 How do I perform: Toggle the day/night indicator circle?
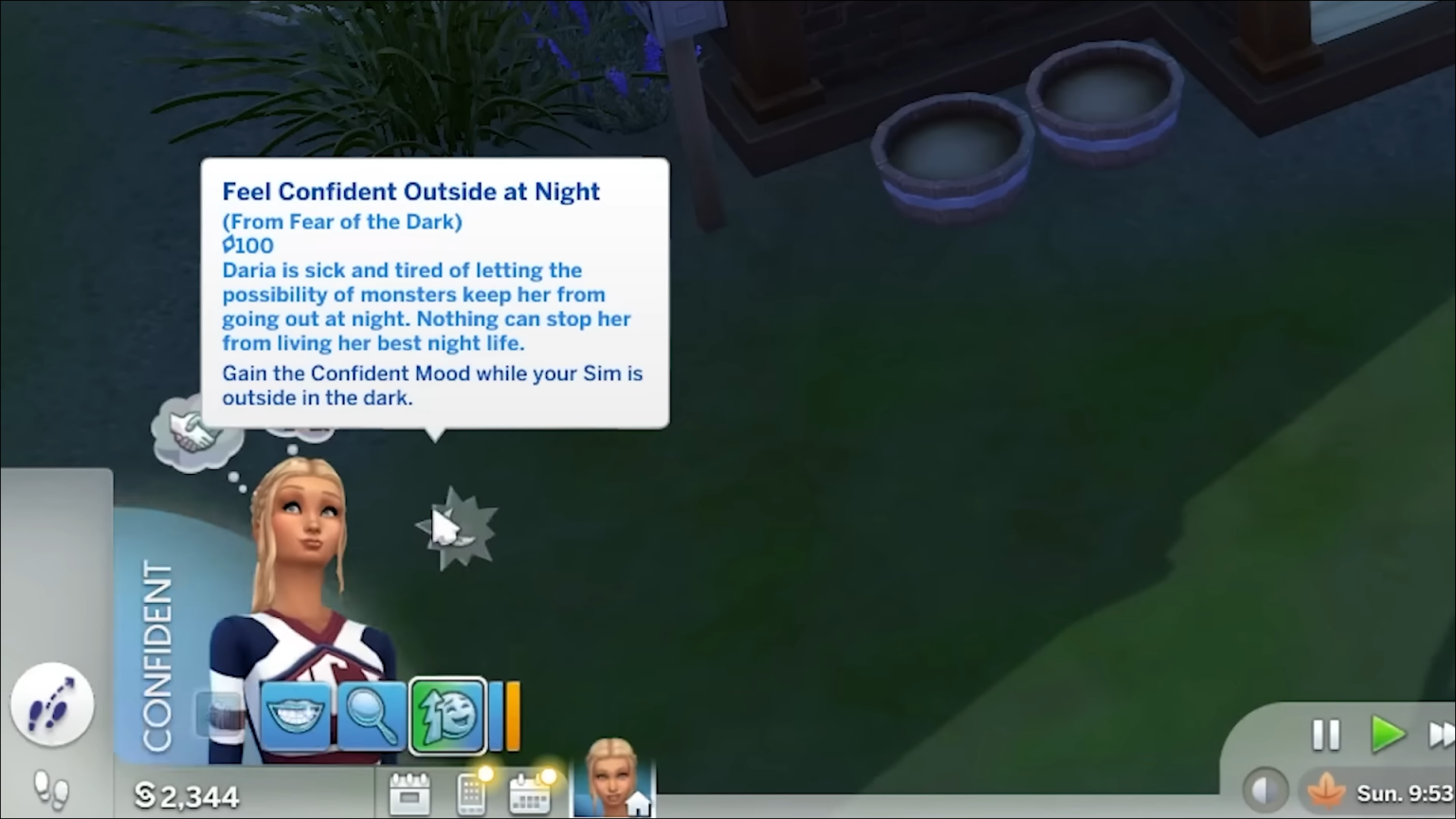1264,790
